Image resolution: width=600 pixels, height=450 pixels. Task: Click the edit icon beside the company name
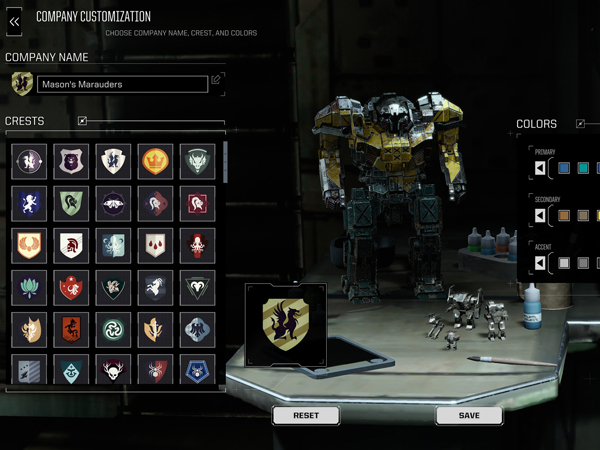click(x=216, y=80)
